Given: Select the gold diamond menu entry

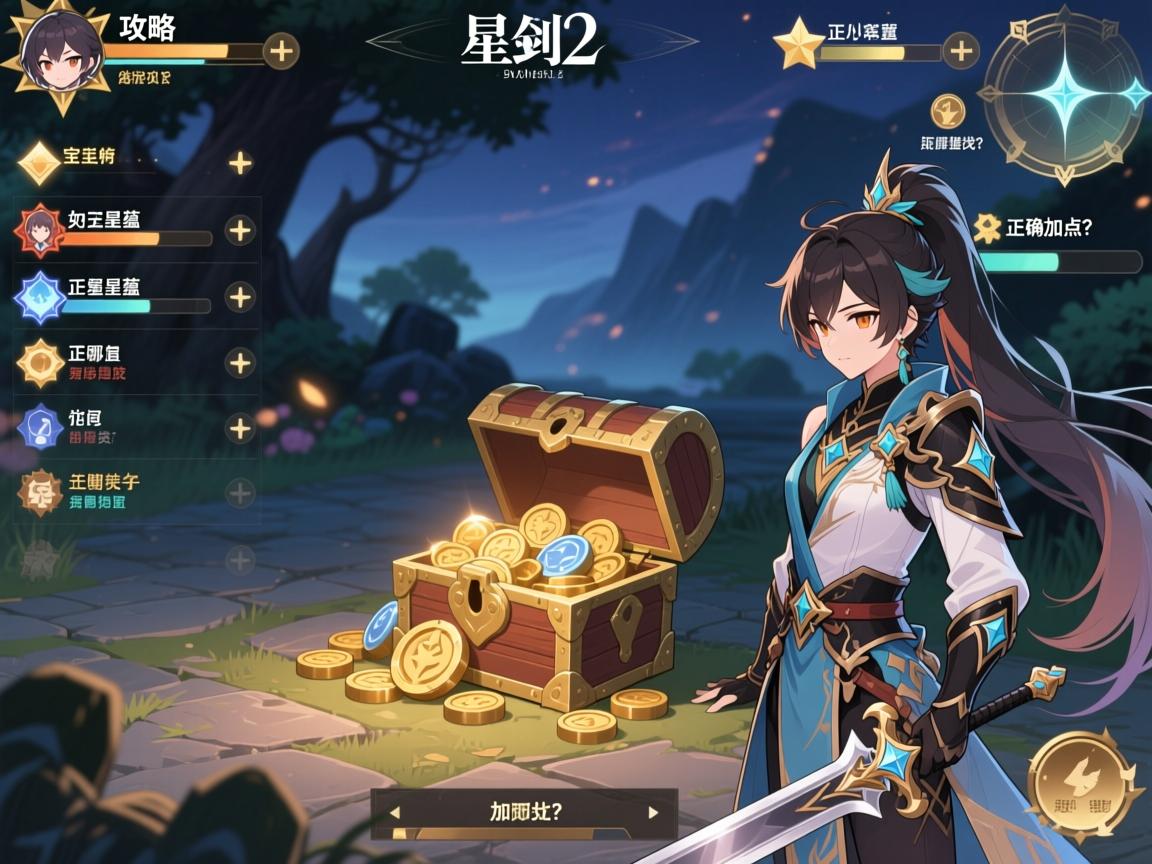Looking at the screenshot, I should coord(40,163).
